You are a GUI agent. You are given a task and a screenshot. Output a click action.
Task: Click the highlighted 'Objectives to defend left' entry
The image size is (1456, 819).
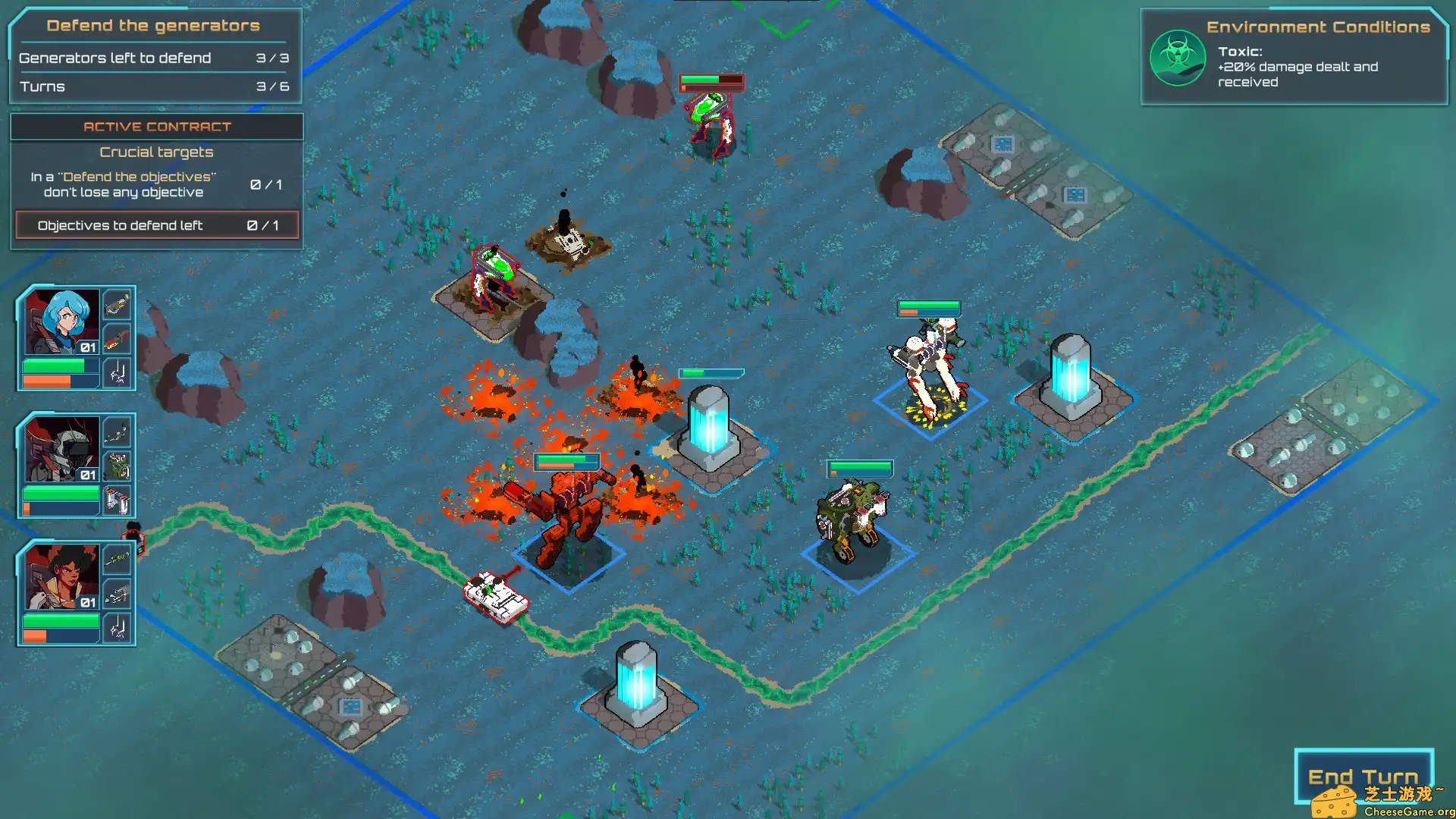(x=156, y=225)
